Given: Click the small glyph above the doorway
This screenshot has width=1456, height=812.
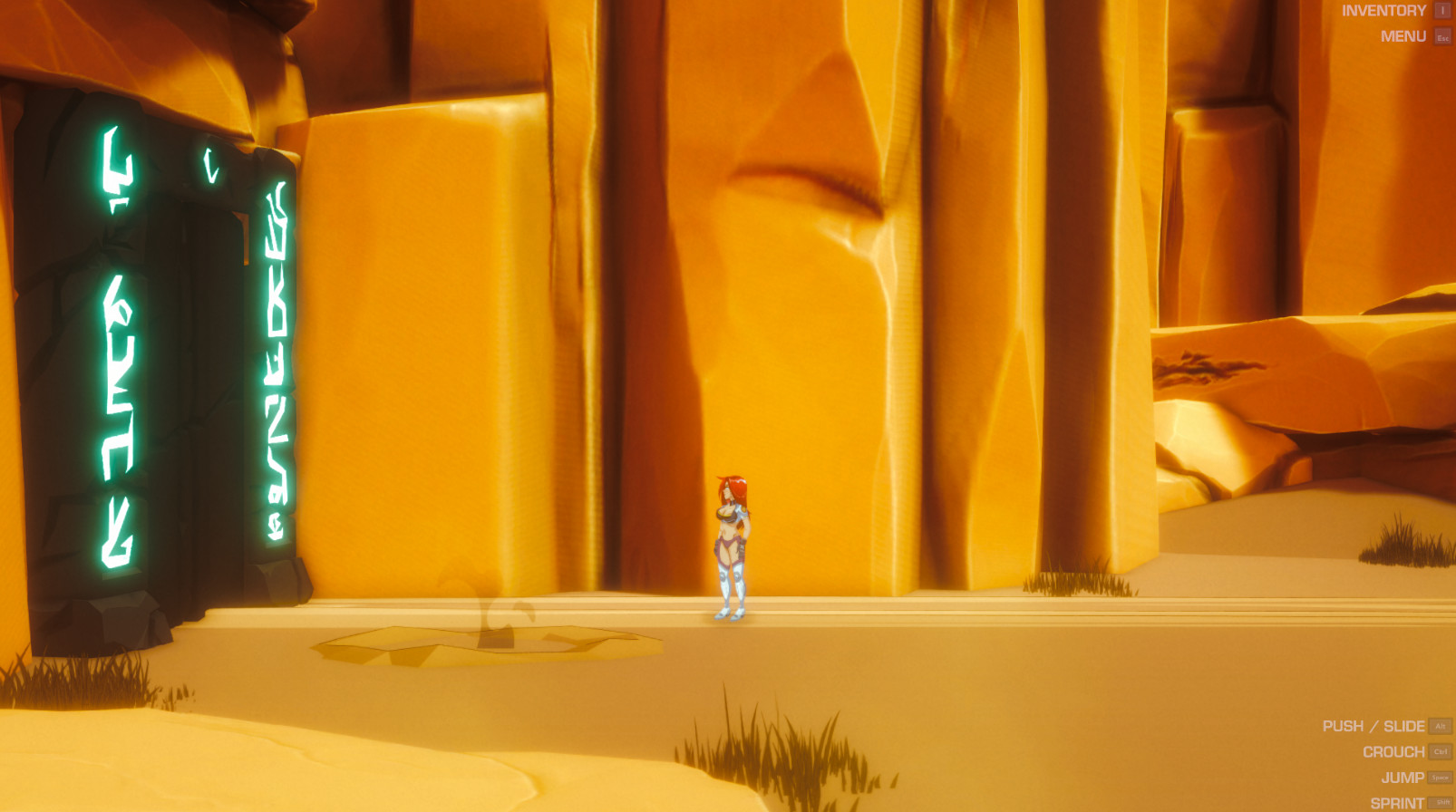Looking at the screenshot, I should [211, 163].
